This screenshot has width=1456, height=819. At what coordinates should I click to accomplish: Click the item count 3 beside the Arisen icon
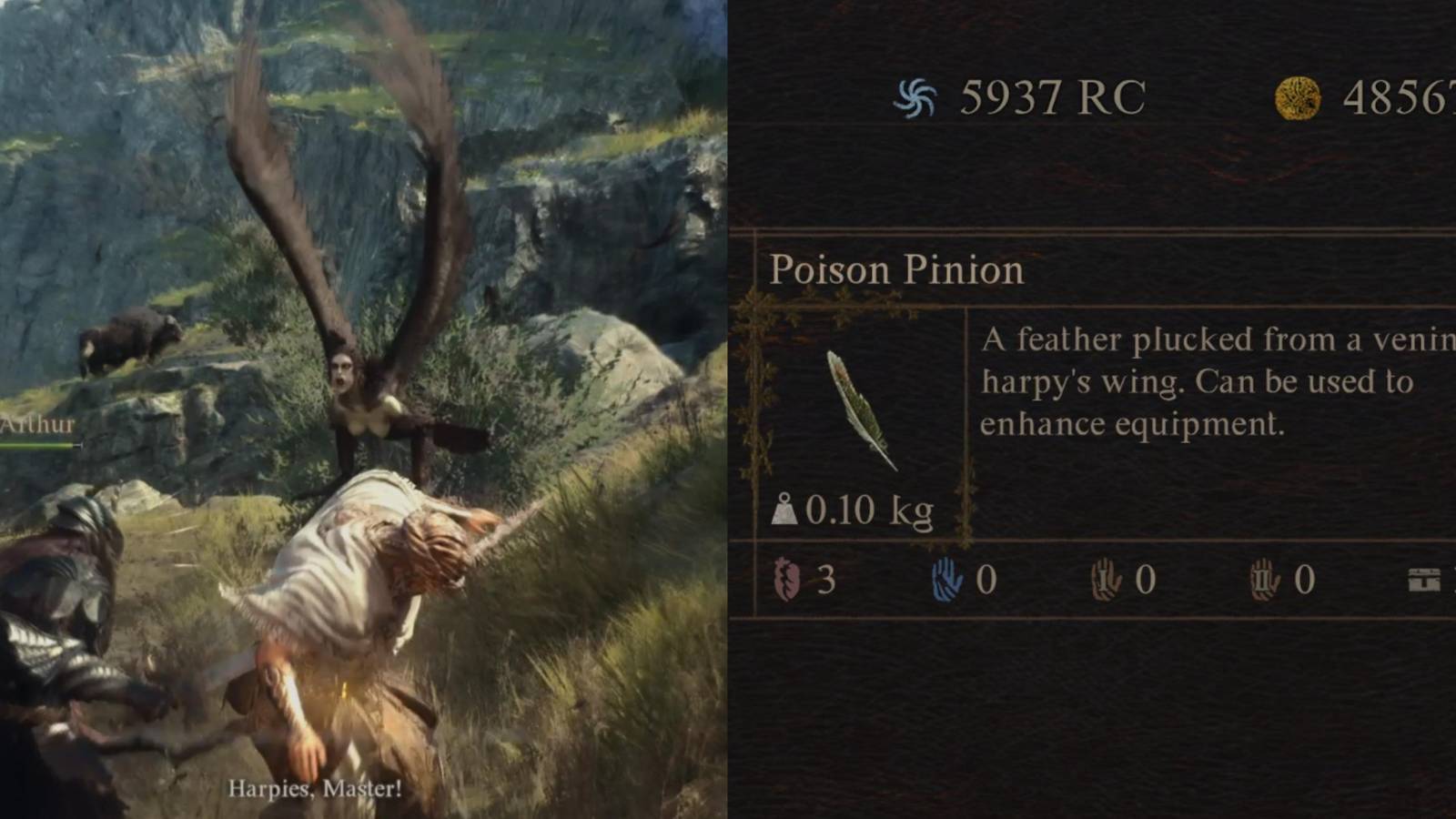click(x=829, y=579)
